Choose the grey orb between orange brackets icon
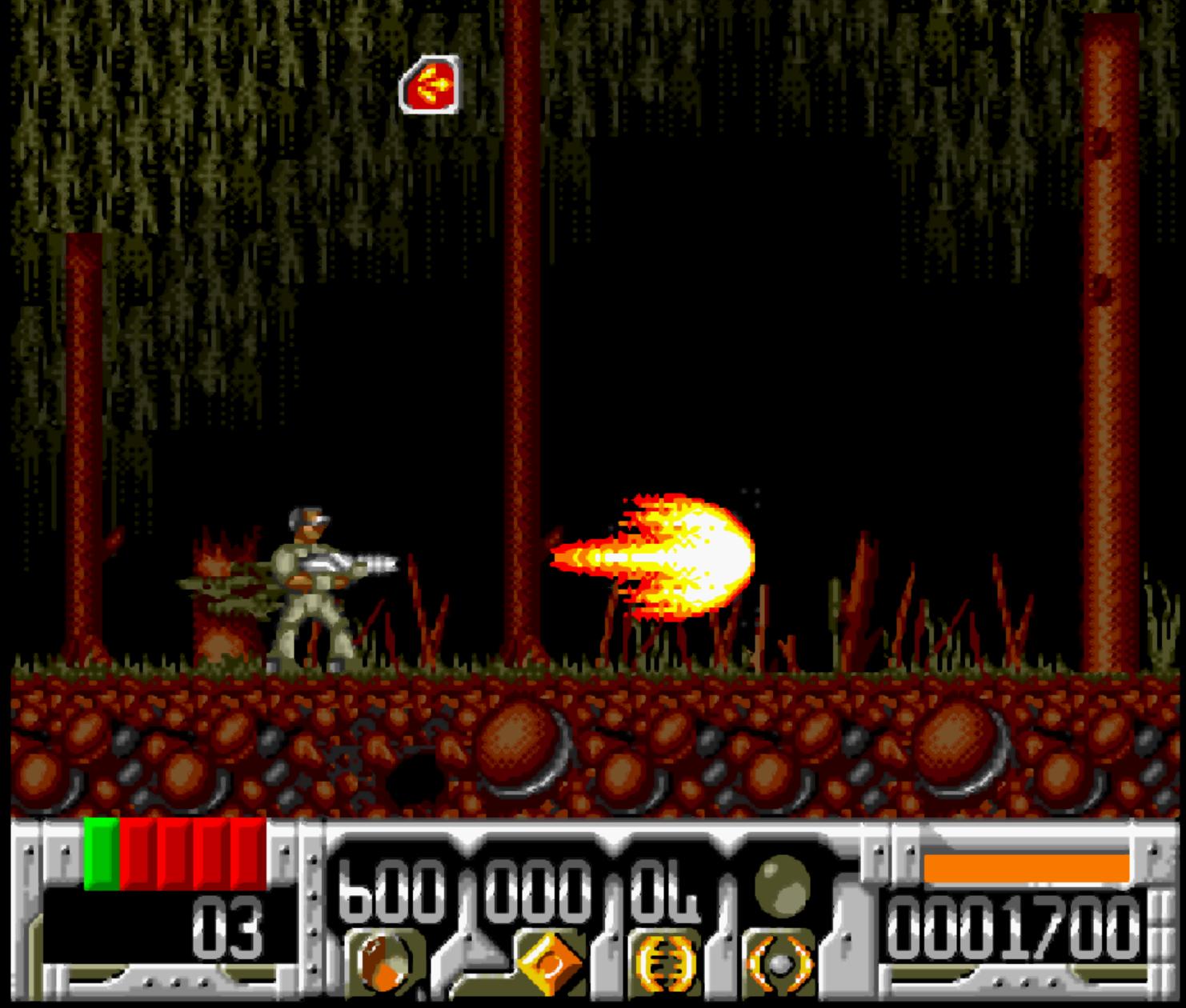Viewport: 1186px width, 1008px height. click(x=779, y=962)
